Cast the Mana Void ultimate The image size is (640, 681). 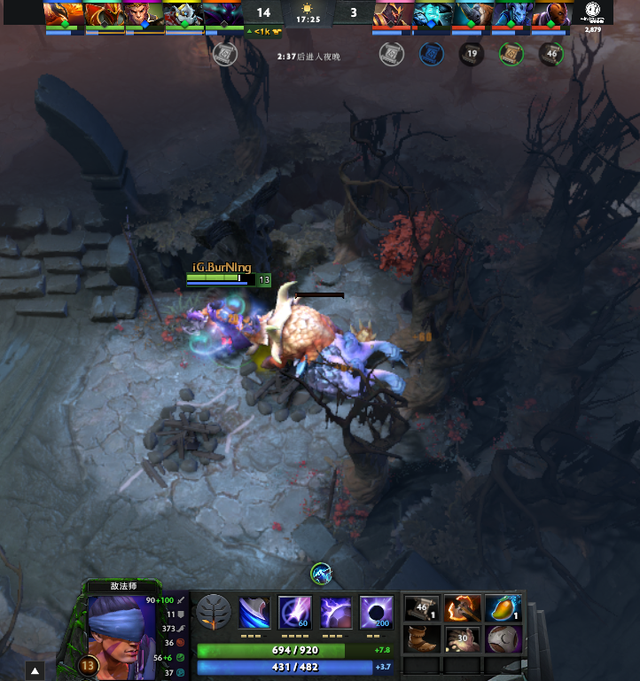coord(375,612)
